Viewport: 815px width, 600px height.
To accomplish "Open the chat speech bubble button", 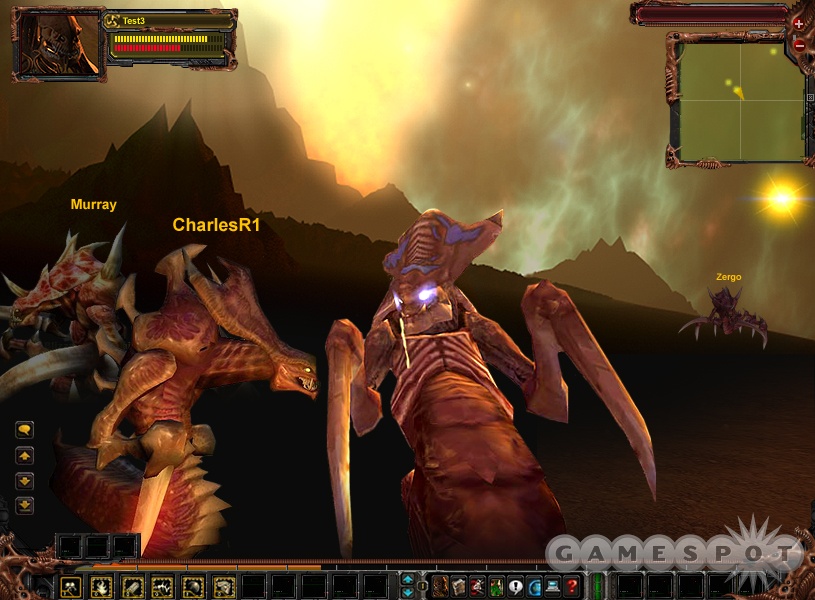I will [25, 430].
